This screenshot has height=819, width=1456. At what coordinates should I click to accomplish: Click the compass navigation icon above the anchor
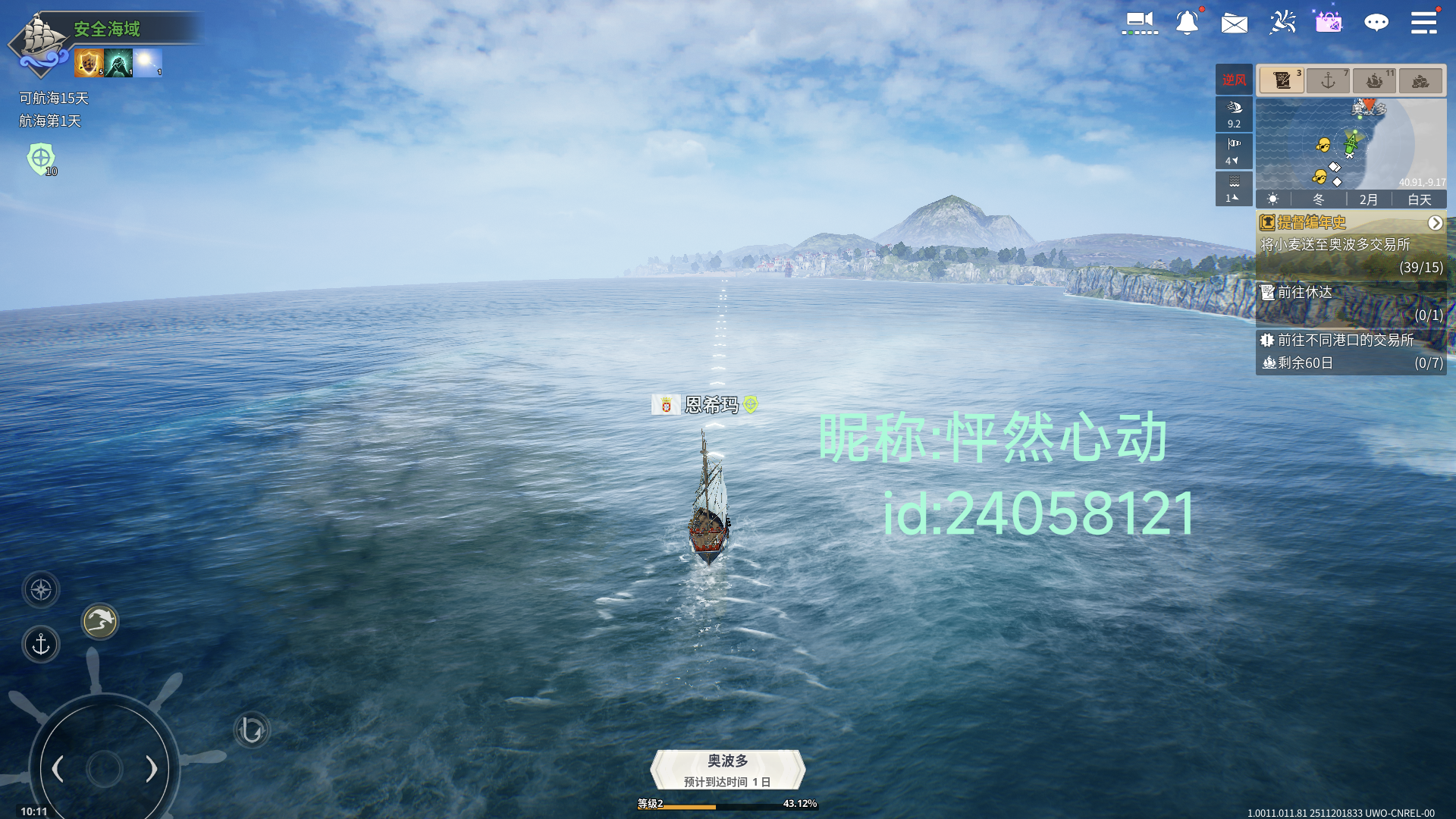click(40, 589)
